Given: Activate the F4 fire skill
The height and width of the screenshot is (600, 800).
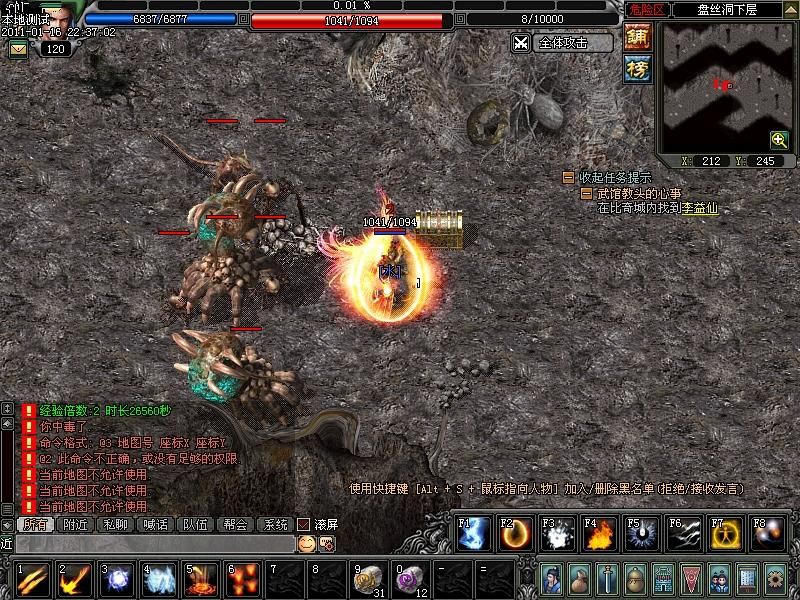Looking at the screenshot, I should tap(598, 535).
